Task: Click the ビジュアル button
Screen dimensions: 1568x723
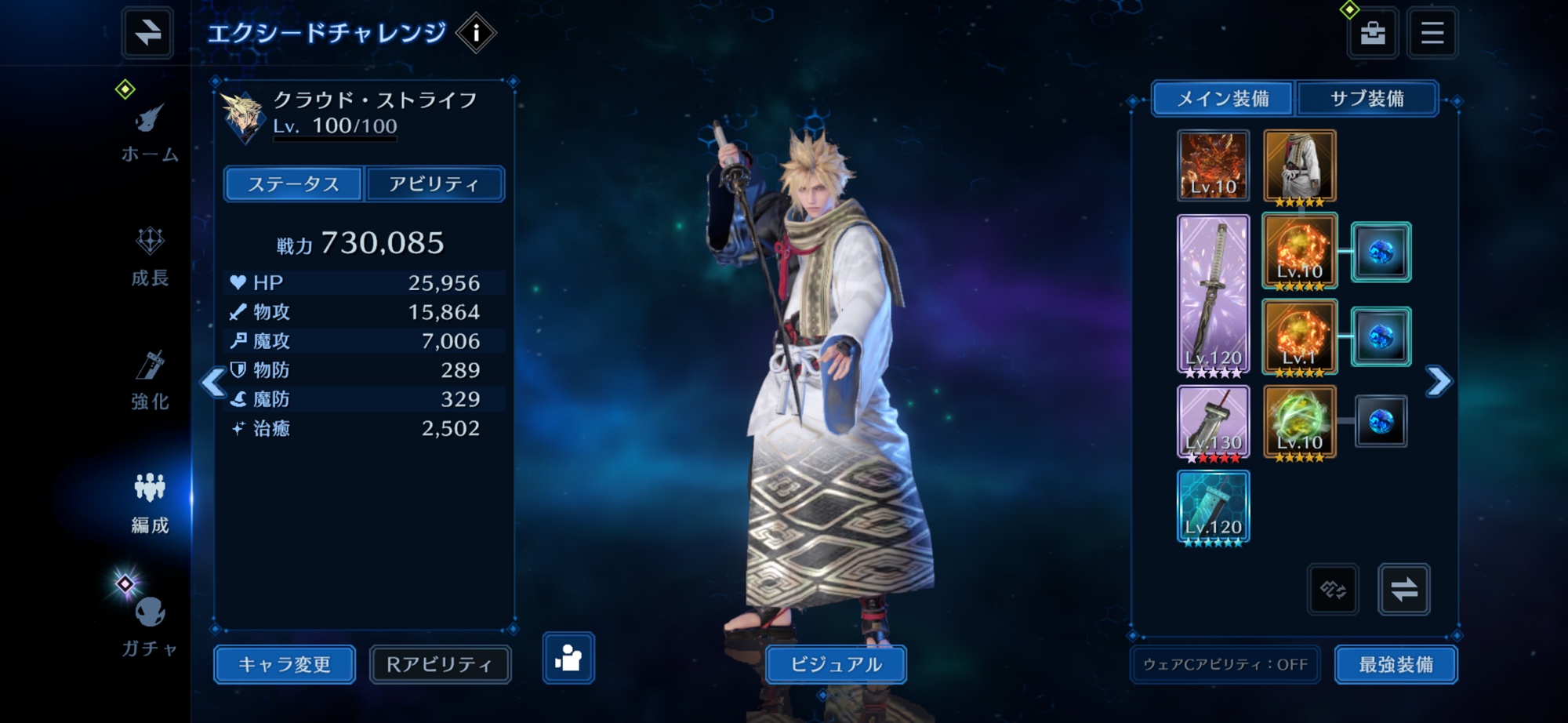Action: pyautogui.click(x=836, y=664)
